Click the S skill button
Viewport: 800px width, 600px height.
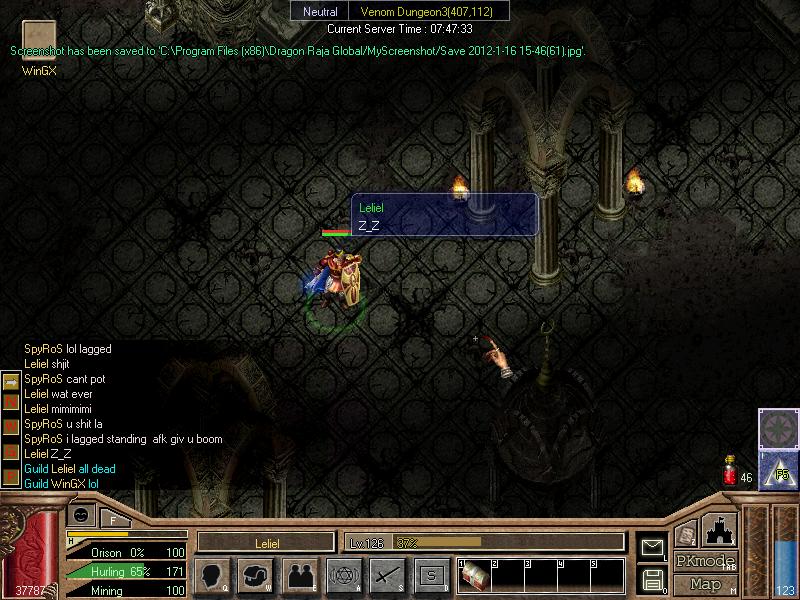coord(431,575)
